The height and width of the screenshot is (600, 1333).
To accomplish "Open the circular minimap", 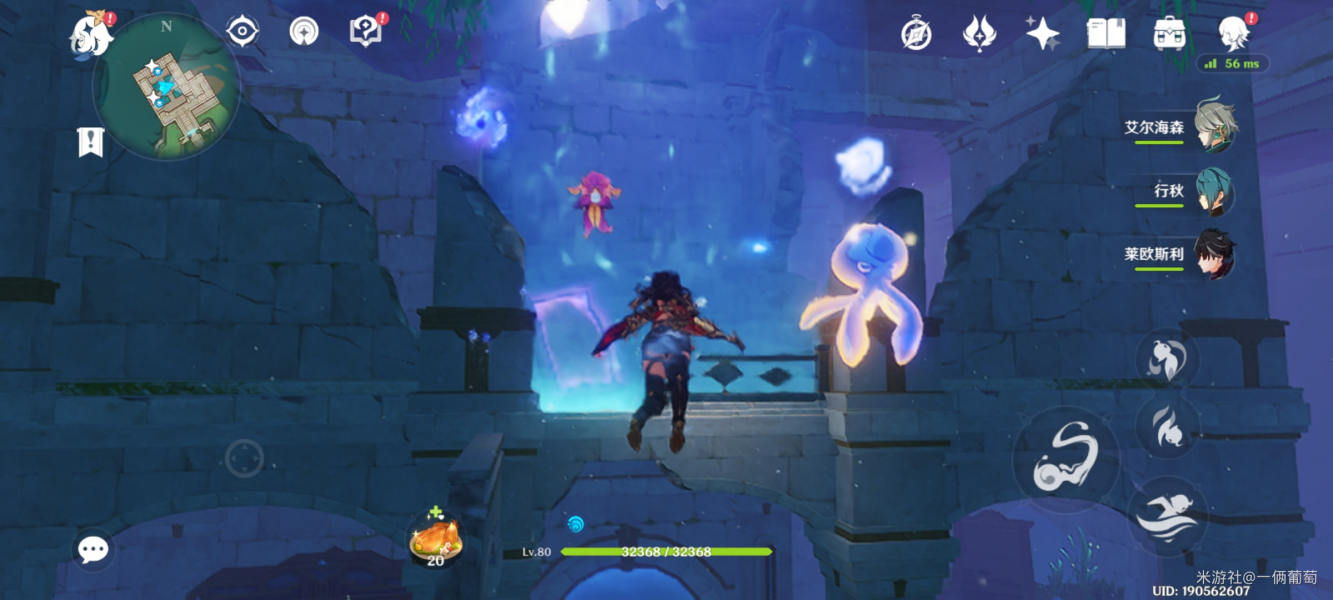I will (166, 86).
